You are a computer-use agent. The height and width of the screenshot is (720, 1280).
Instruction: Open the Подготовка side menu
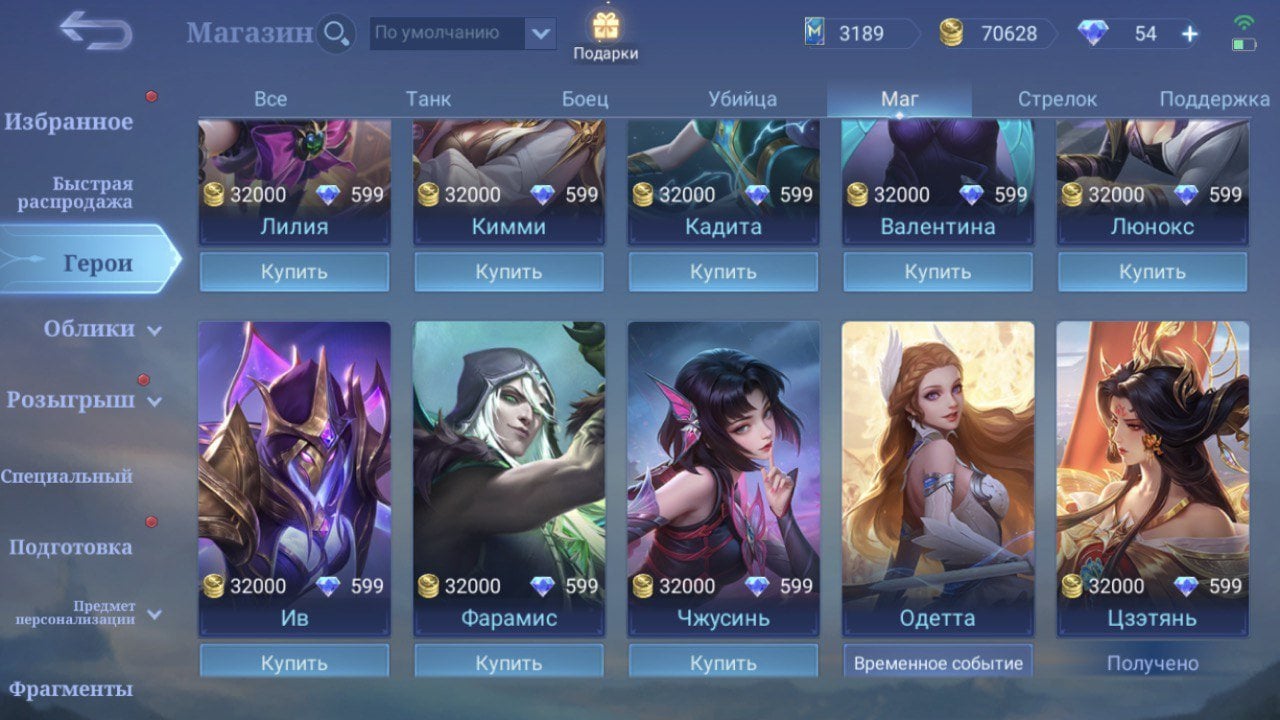pyautogui.click(x=70, y=547)
